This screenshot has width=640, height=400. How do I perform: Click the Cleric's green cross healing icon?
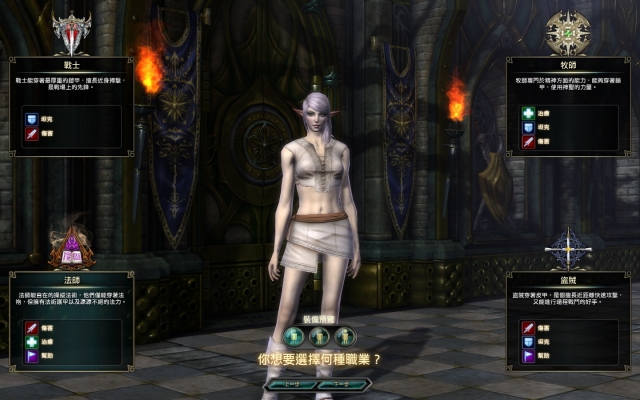point(528,113)
